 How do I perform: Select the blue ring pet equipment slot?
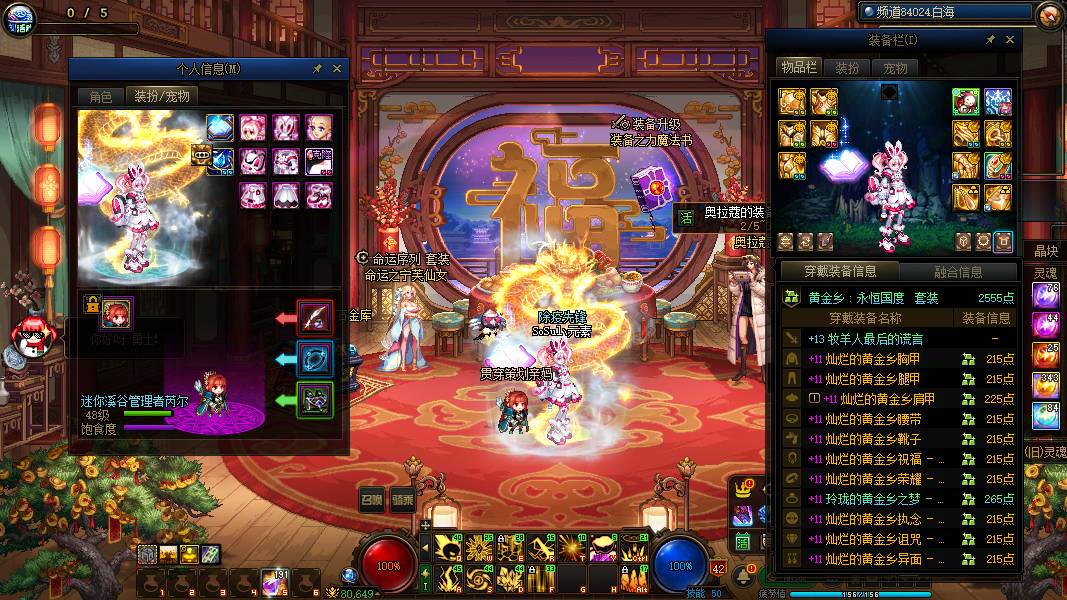[x=316, y=359]
